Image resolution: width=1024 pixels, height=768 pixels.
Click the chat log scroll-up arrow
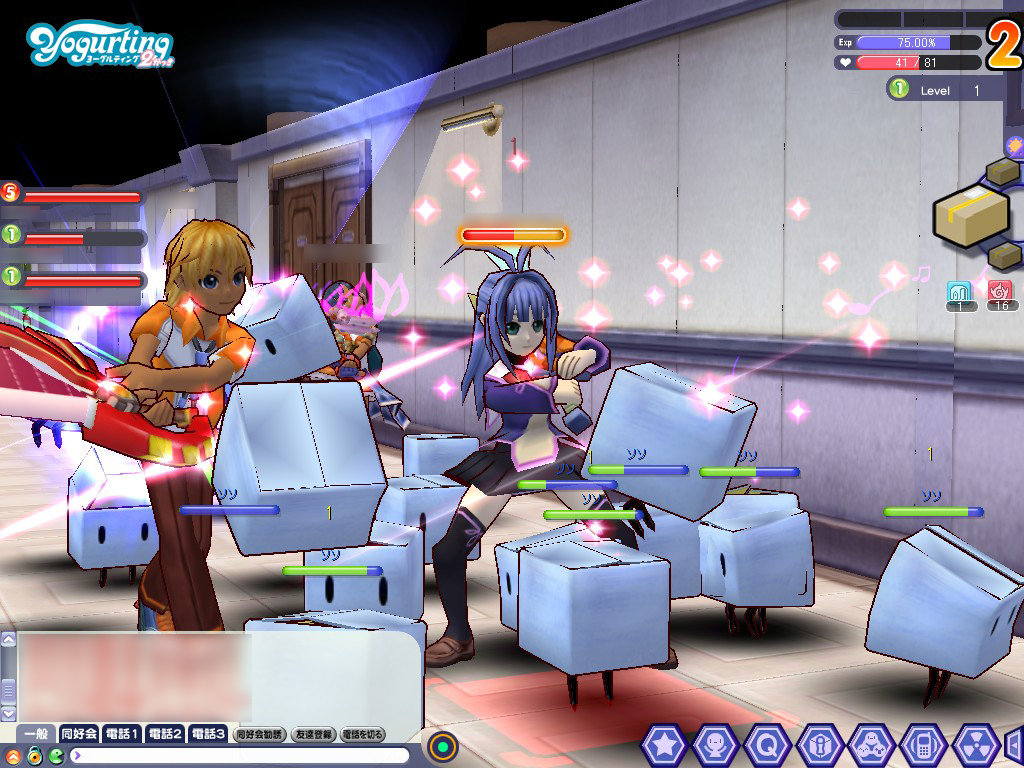[9, 641]
